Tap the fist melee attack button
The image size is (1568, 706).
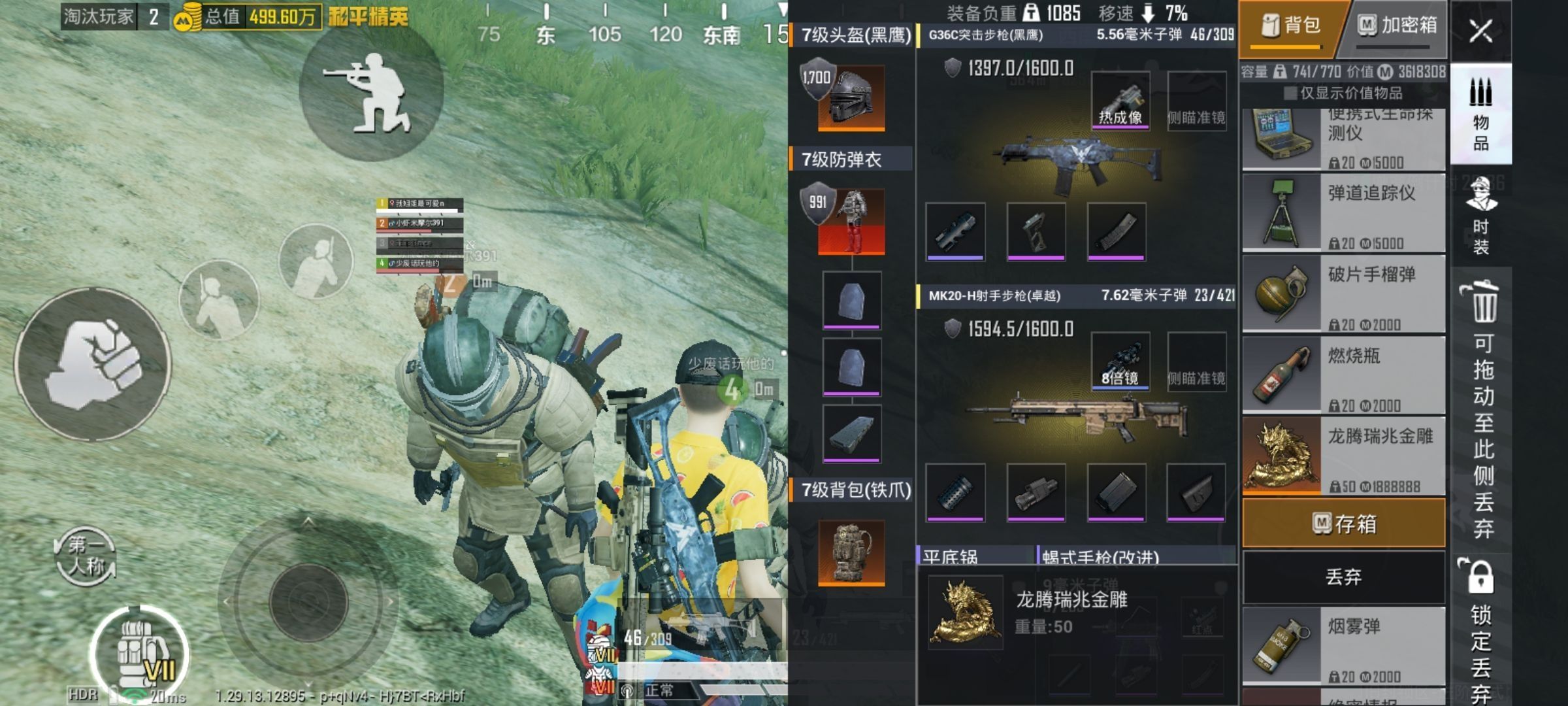point(93,363)
